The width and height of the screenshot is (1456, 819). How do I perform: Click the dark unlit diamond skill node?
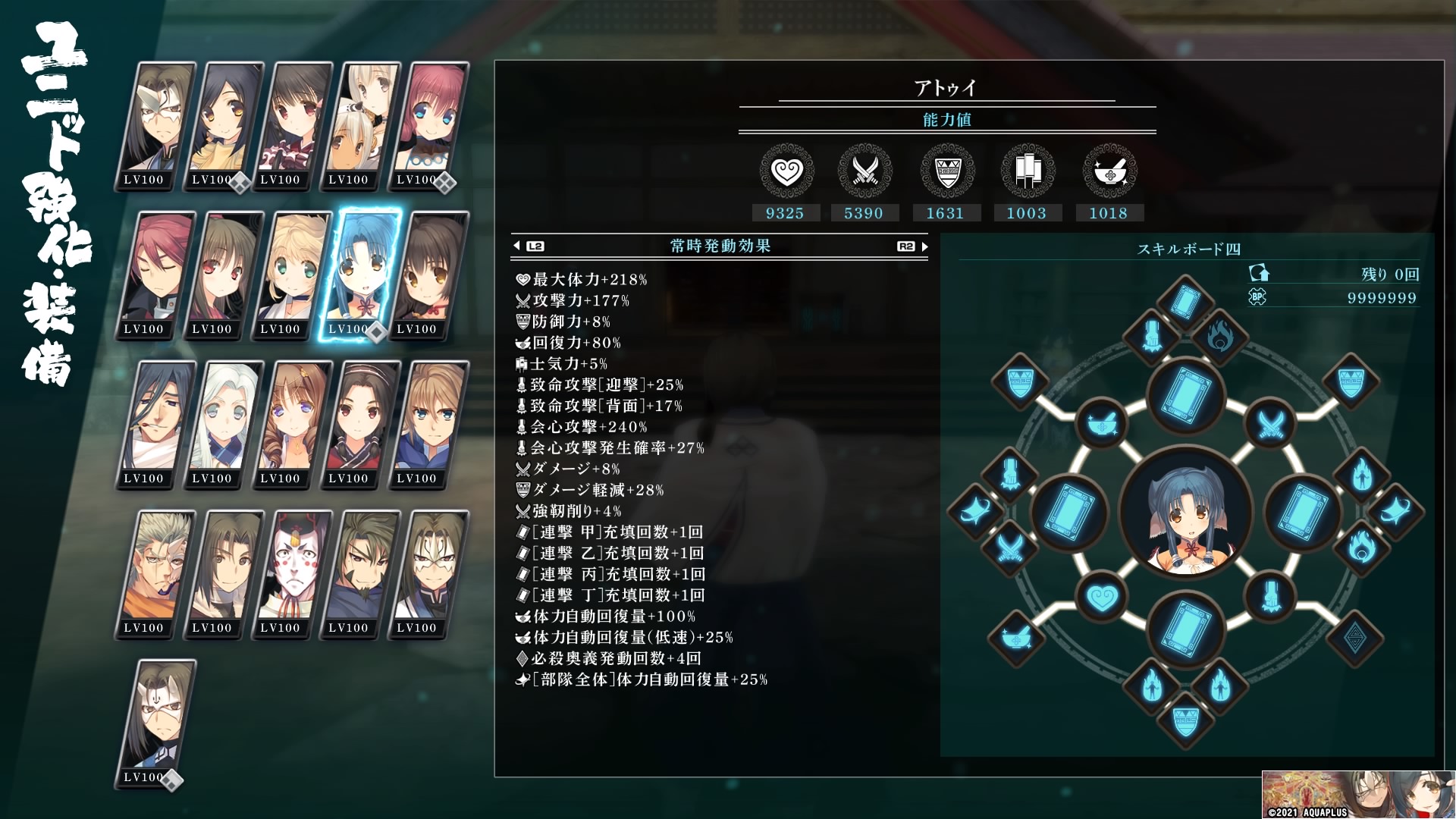tap(1355, 637)
